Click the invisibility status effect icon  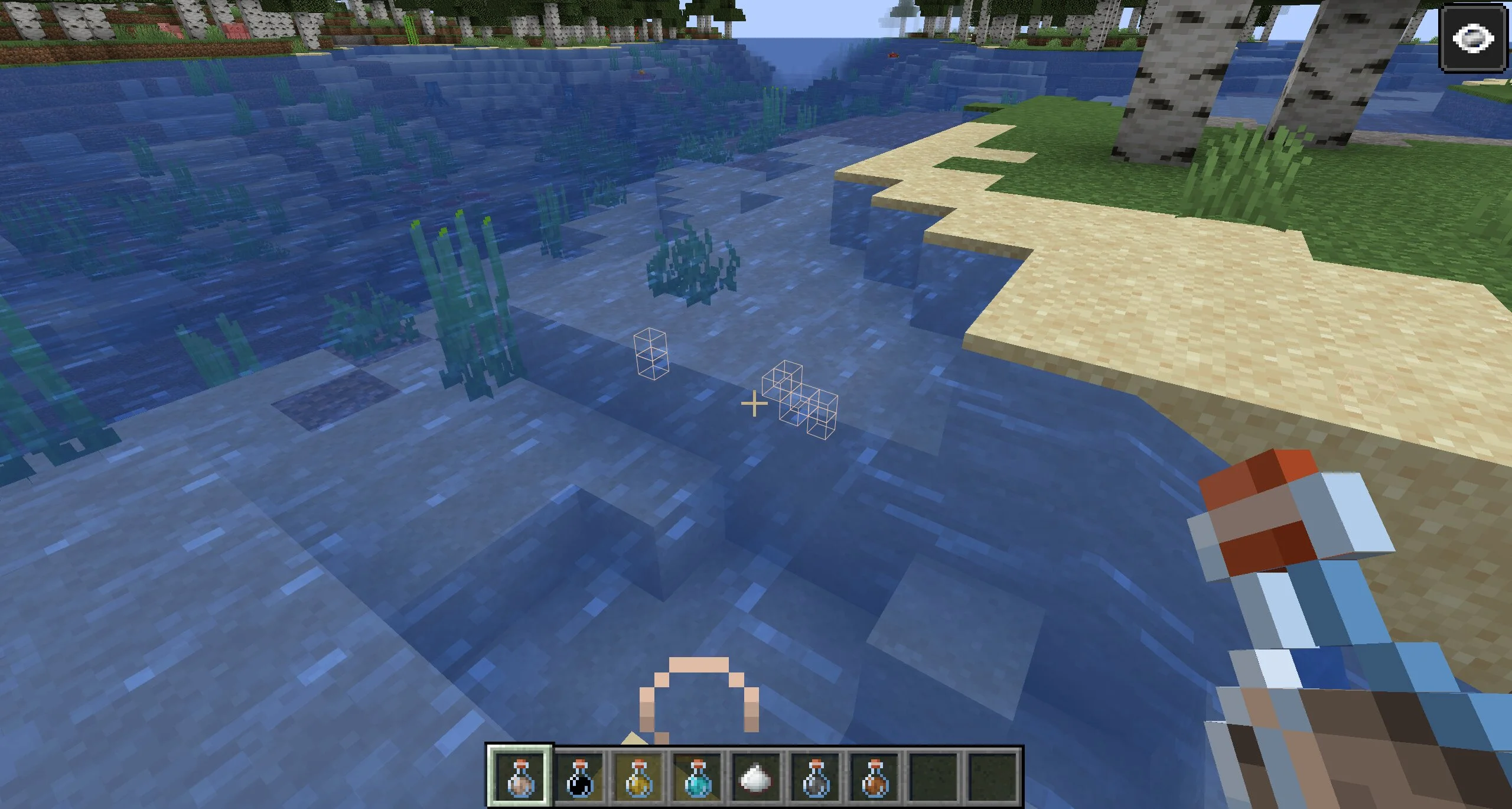[1474, 40]
